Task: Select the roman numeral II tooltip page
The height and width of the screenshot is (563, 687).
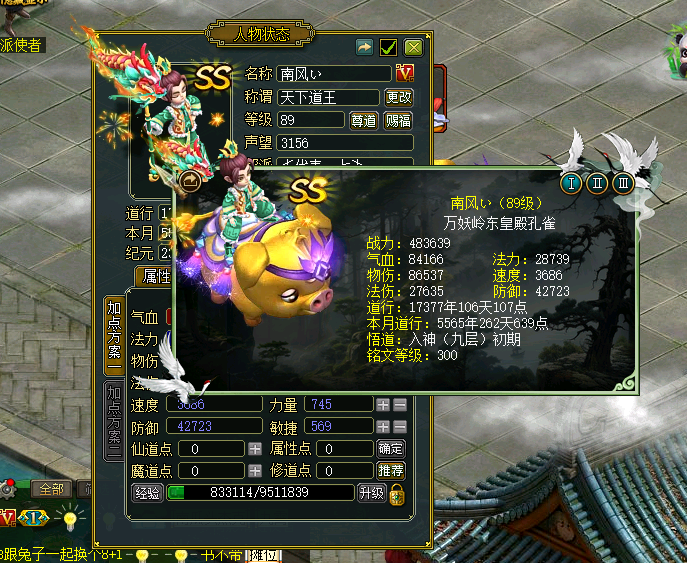Action: tap(597, 183)
